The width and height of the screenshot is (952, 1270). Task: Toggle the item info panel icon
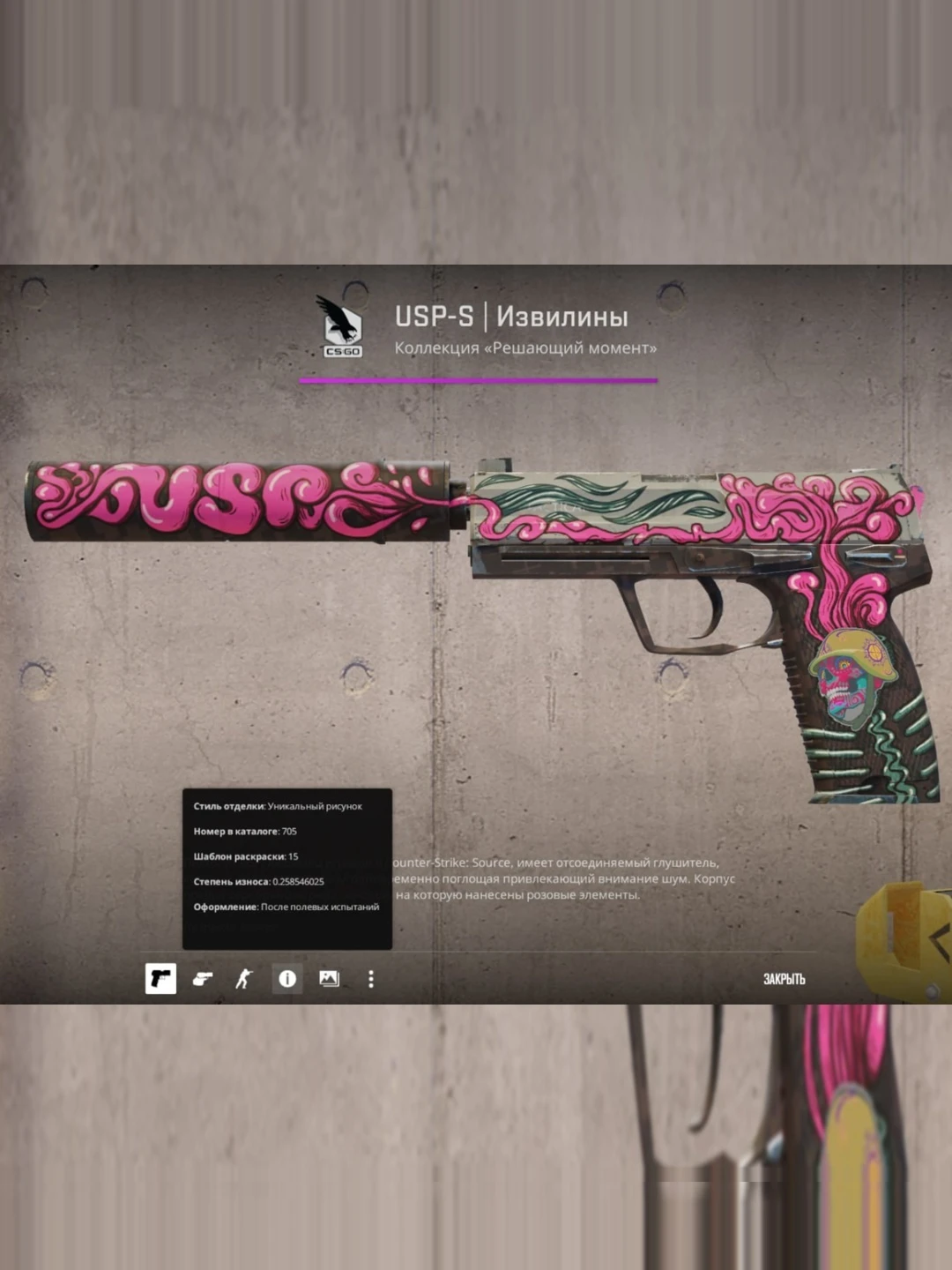tap(286, 978)
